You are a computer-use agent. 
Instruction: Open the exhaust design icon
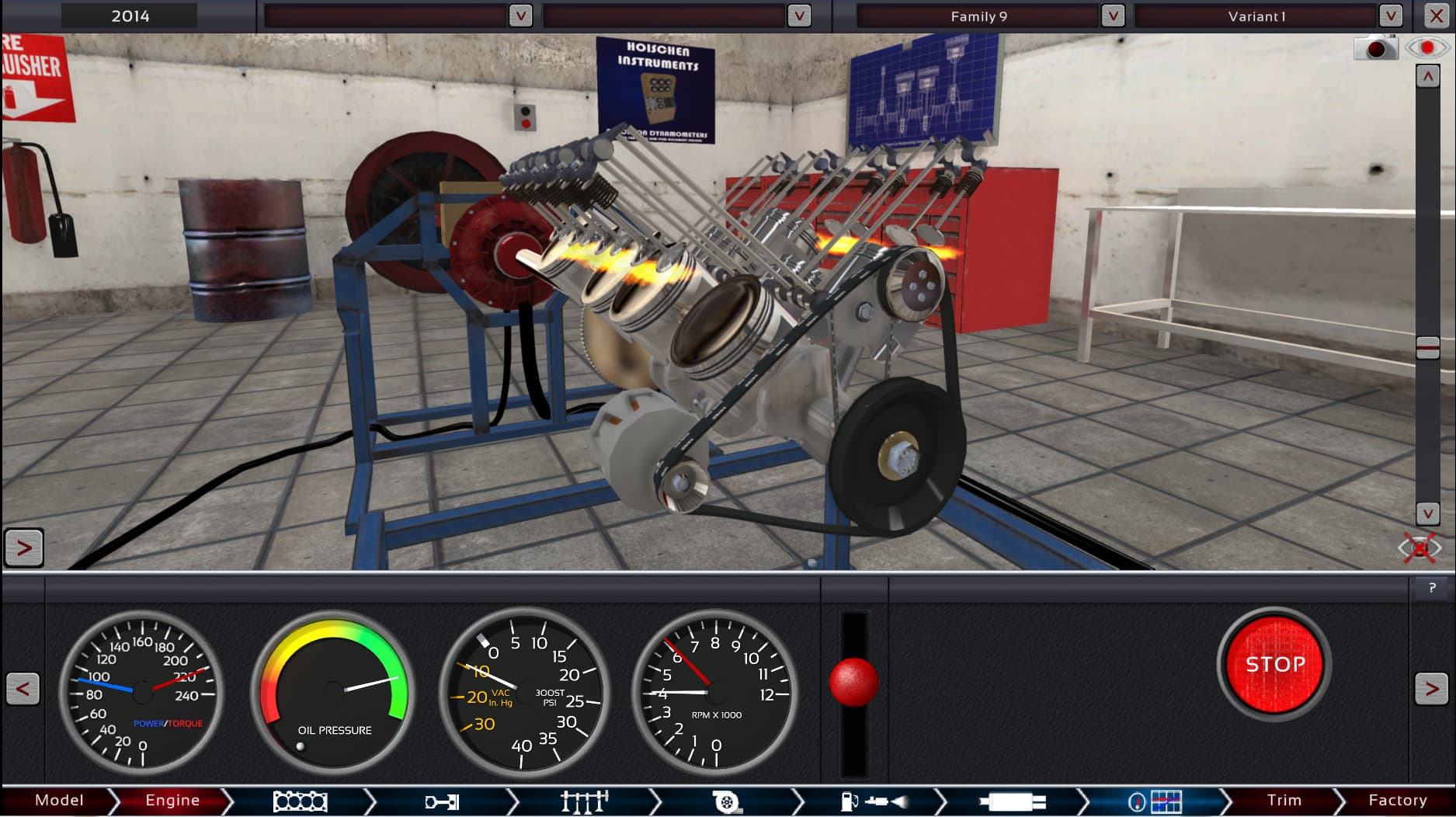[1011, 800]
